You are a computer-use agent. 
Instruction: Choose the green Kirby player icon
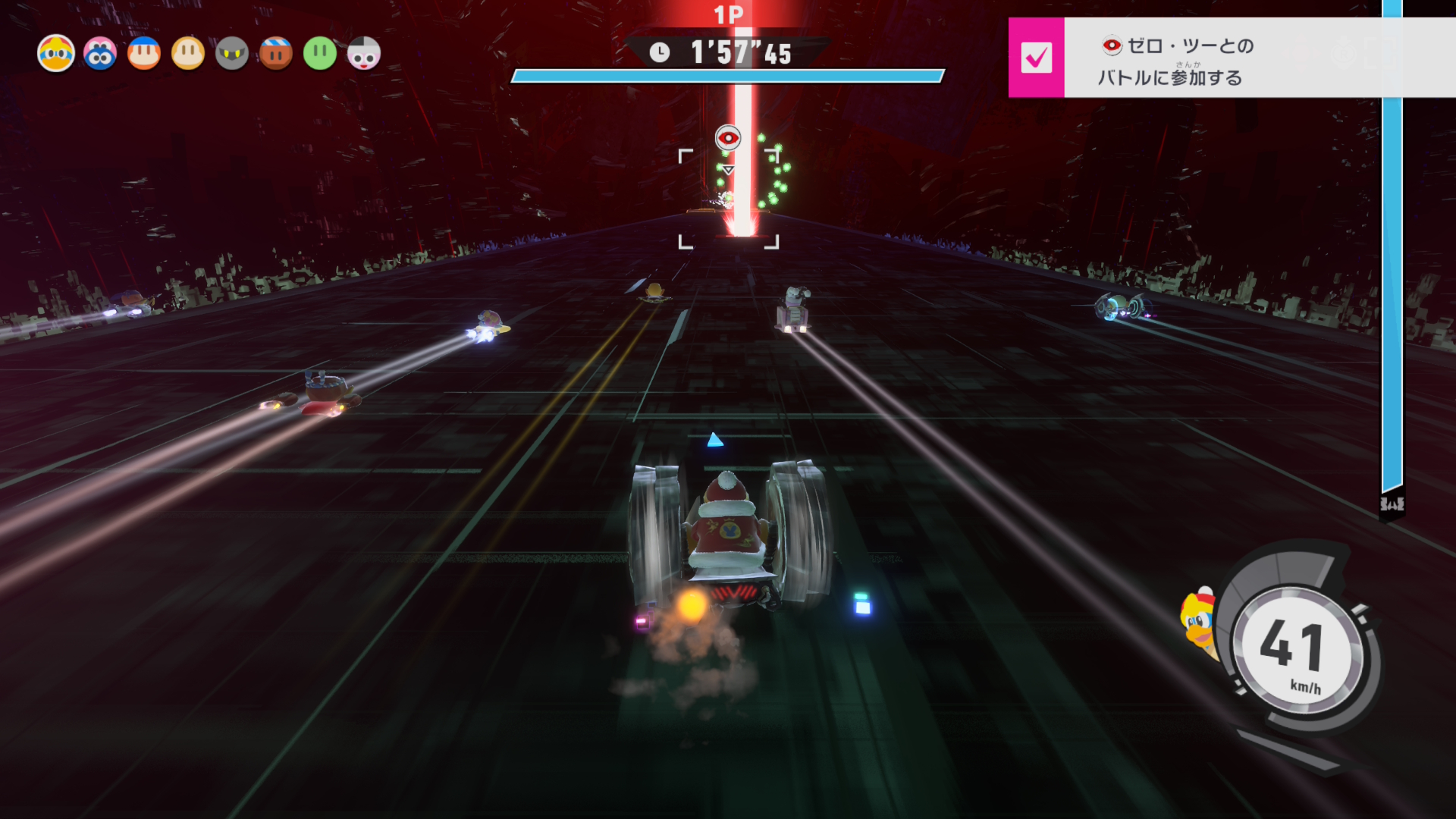[320, 54]
